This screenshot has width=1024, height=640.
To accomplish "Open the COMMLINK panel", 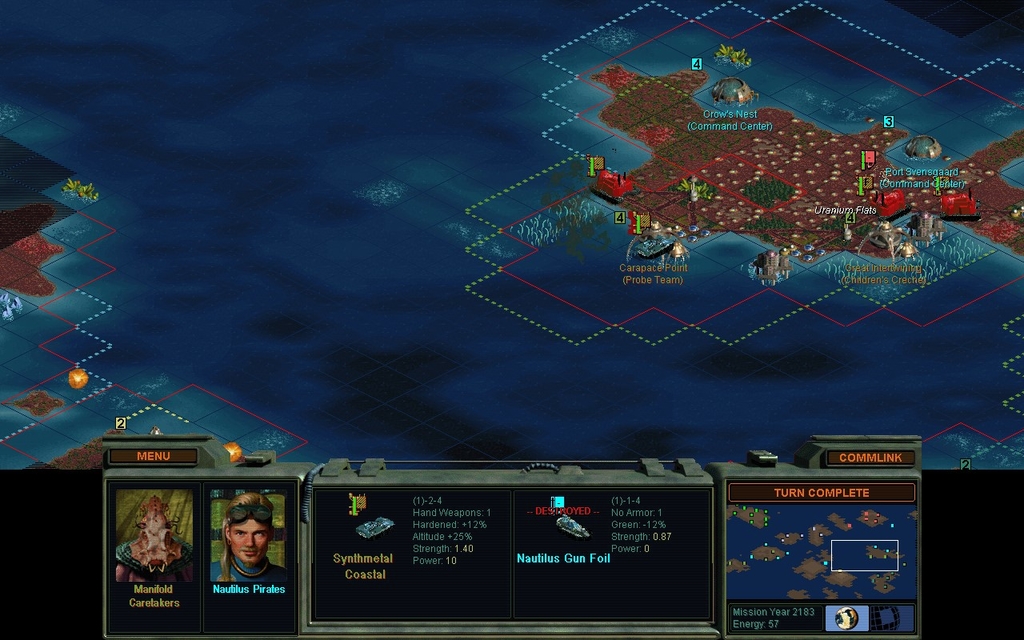I will [869, 457].
